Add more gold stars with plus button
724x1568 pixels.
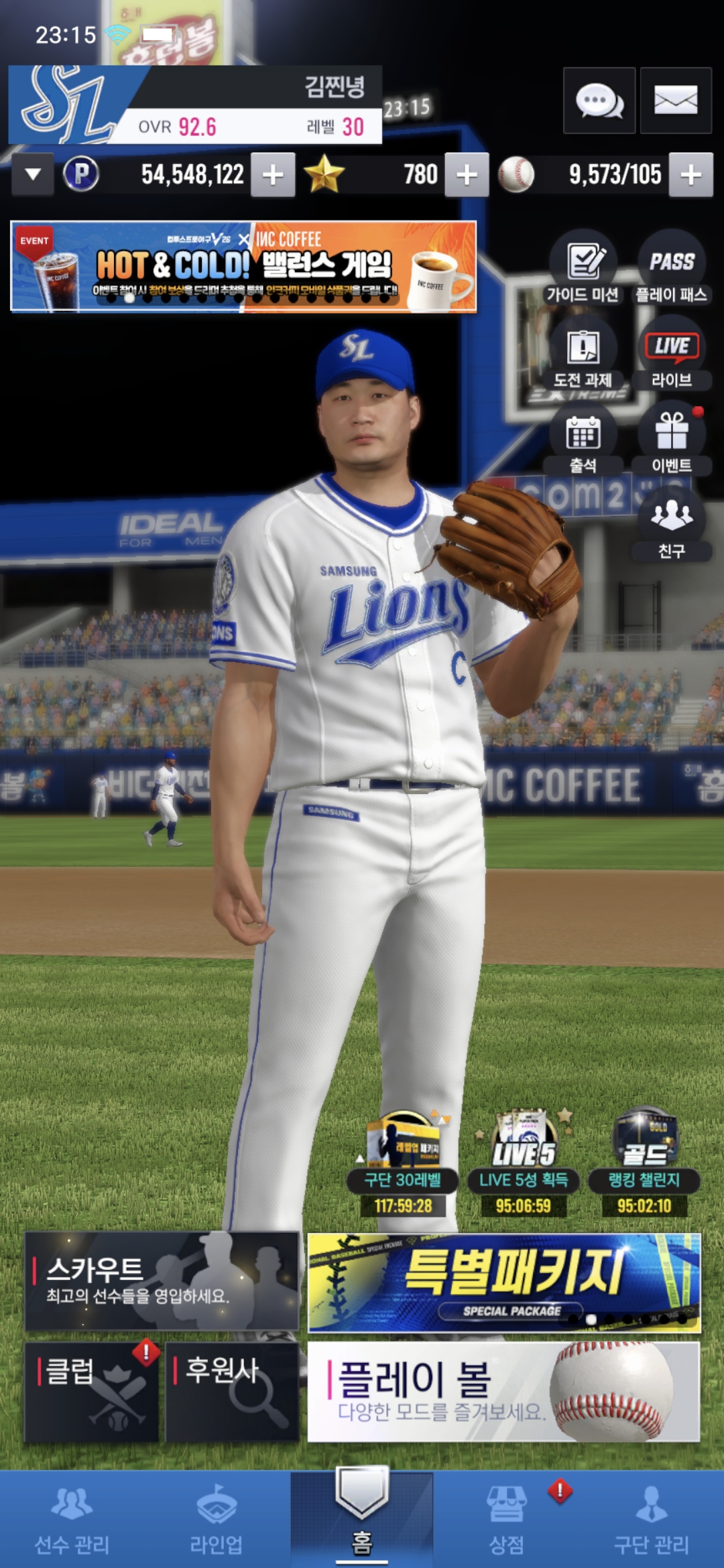[467, 175]
